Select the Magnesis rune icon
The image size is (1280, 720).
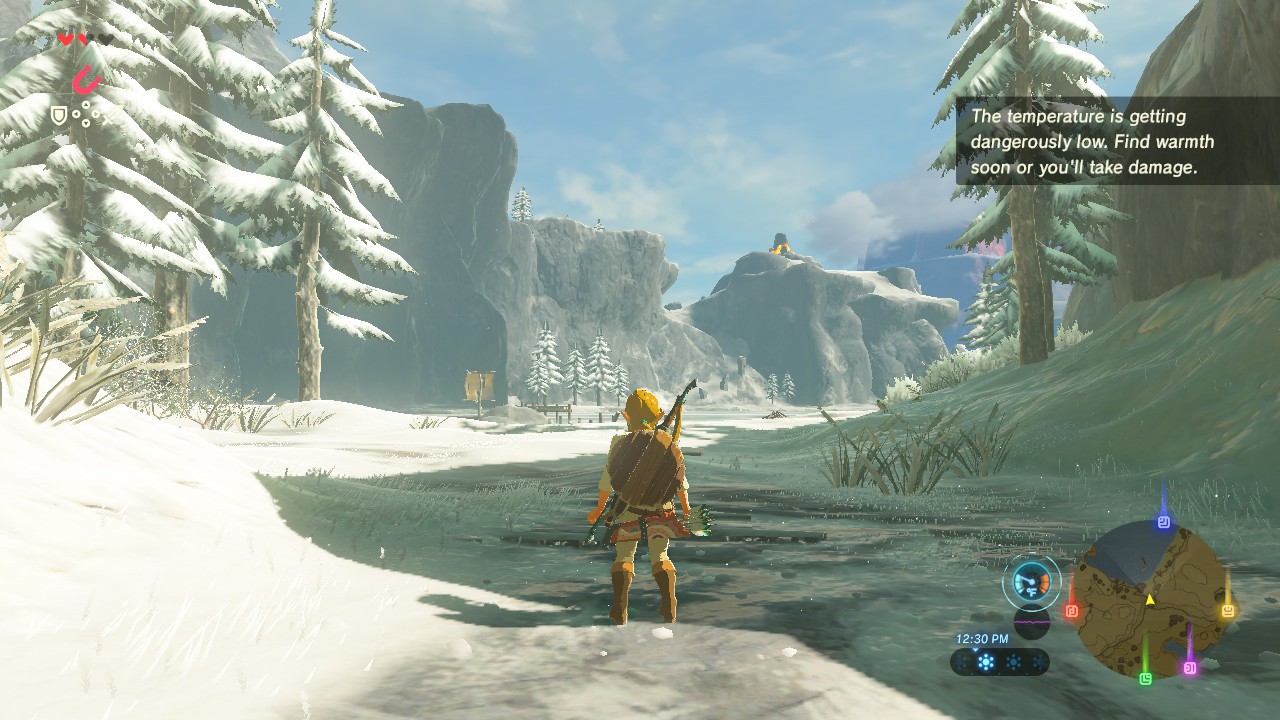pyautogui.click(x=88, y=79)
